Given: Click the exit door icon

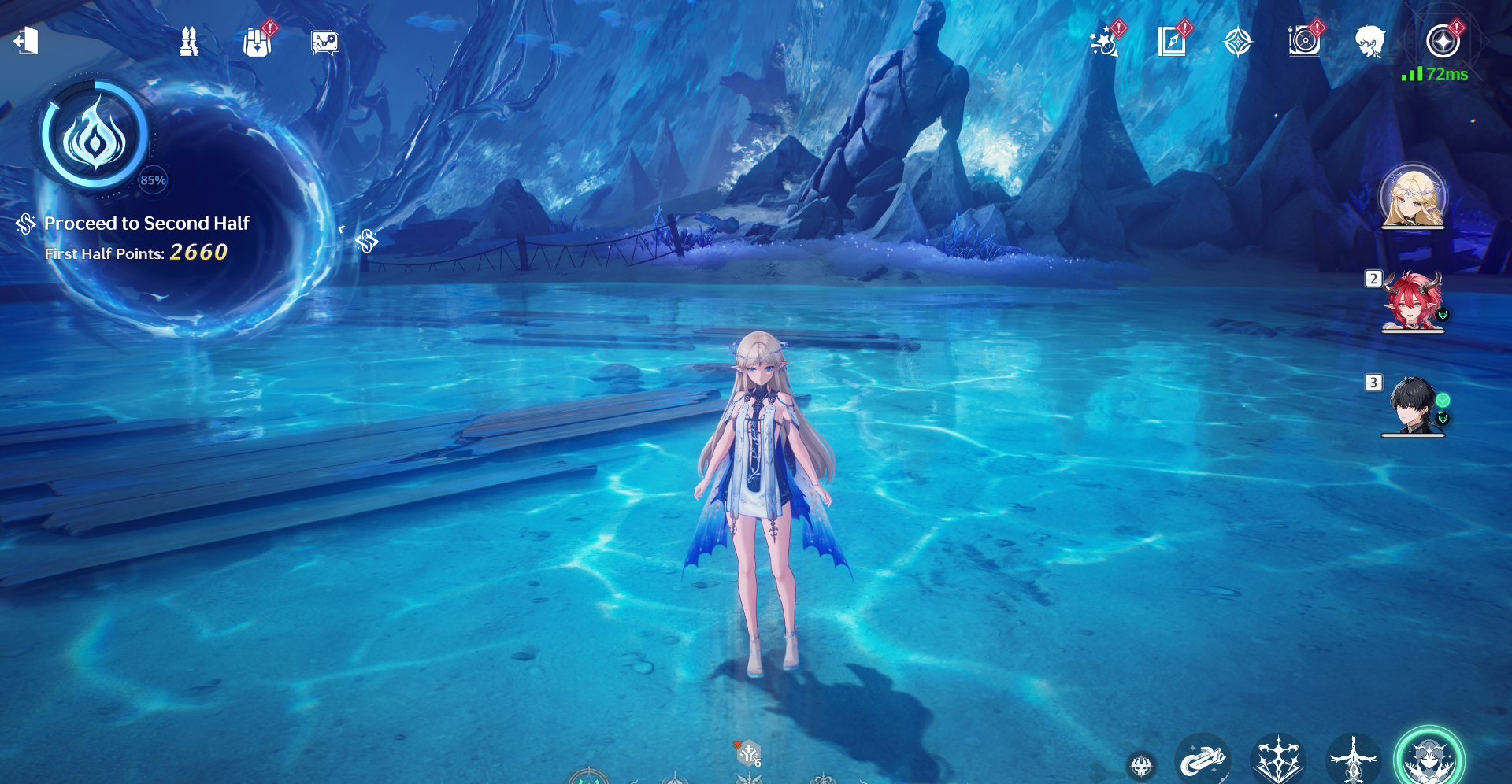Looking at the screenshot, I should click(26, 41).
